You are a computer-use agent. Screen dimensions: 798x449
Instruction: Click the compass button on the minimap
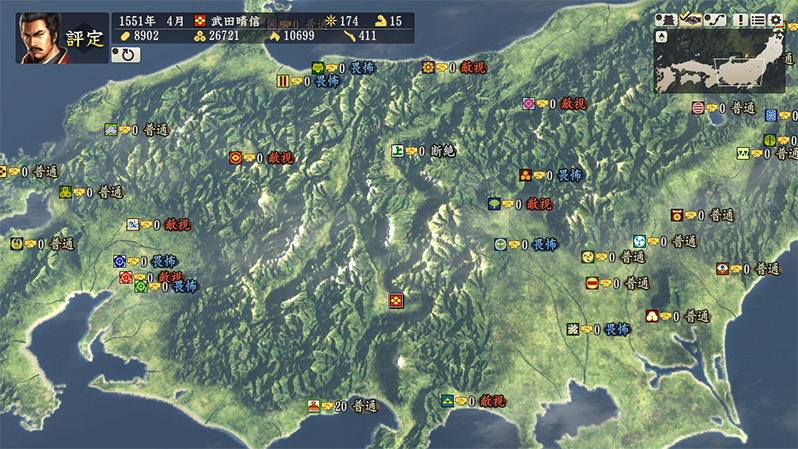(662, 37)
